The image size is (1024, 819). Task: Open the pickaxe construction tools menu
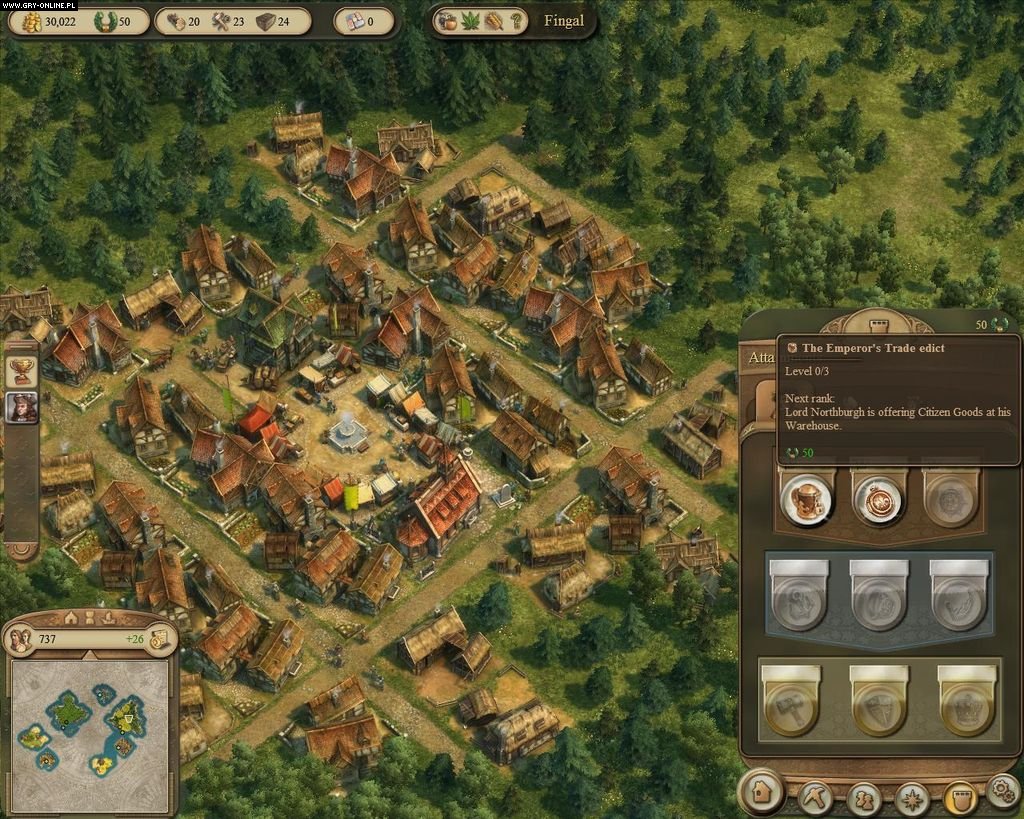pyautogui.click(x=816, y=798)
